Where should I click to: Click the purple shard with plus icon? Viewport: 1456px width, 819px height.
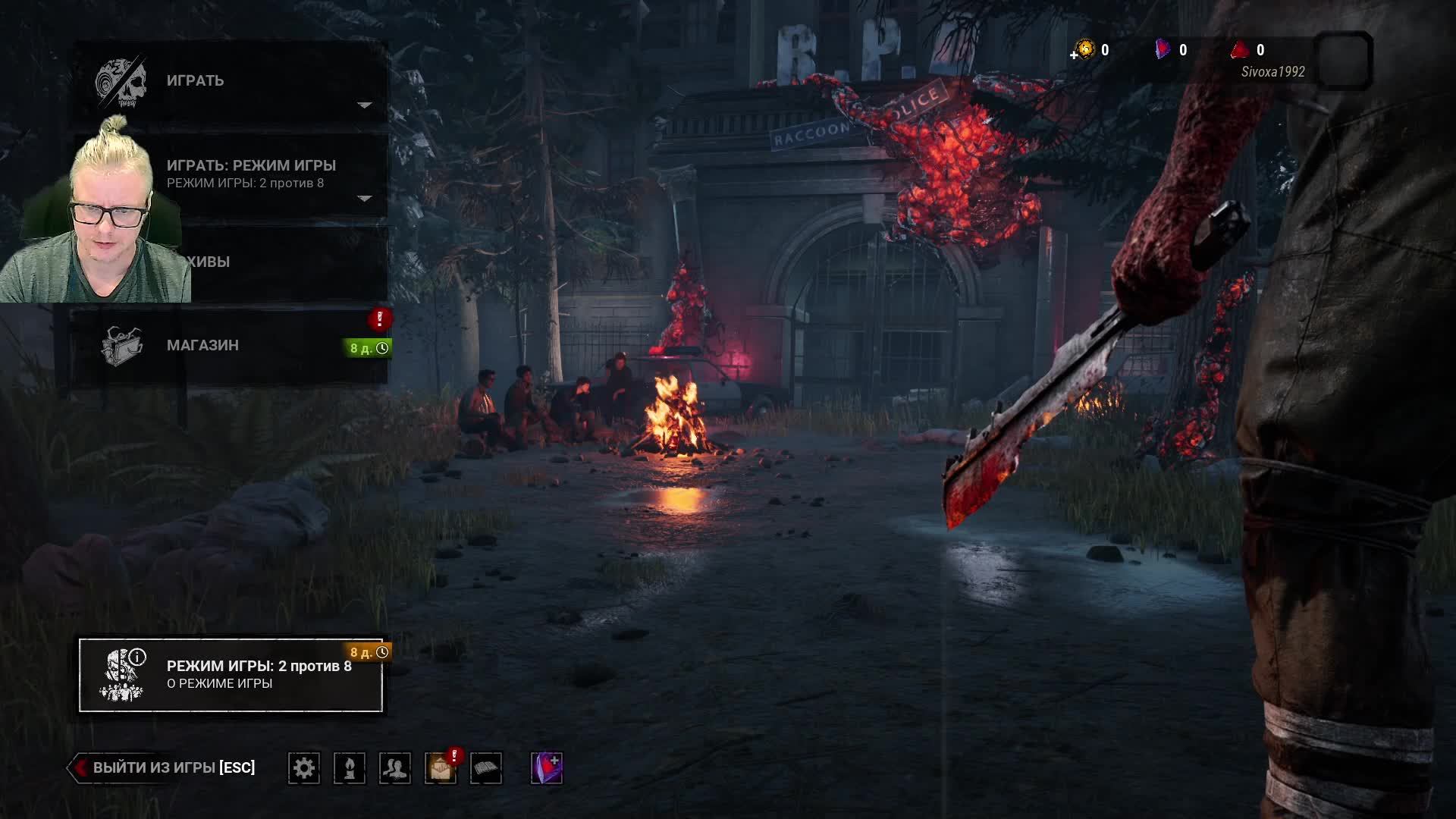(x=547, y=768)
